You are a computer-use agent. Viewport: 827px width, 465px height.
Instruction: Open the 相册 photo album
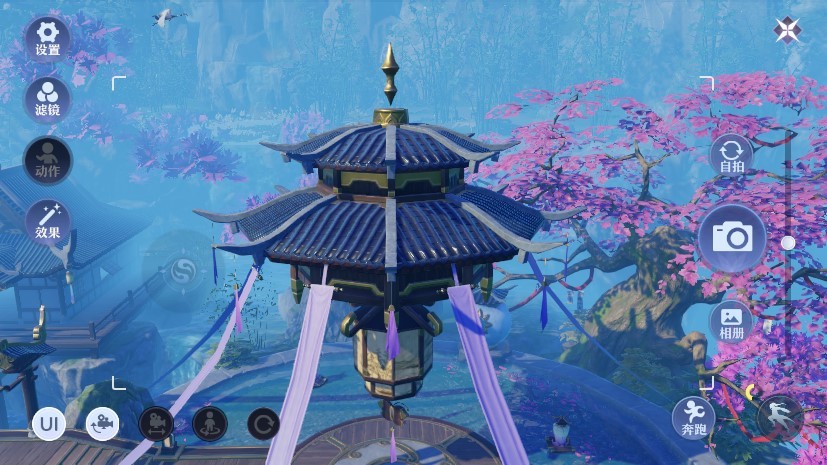tap(731, 321)
